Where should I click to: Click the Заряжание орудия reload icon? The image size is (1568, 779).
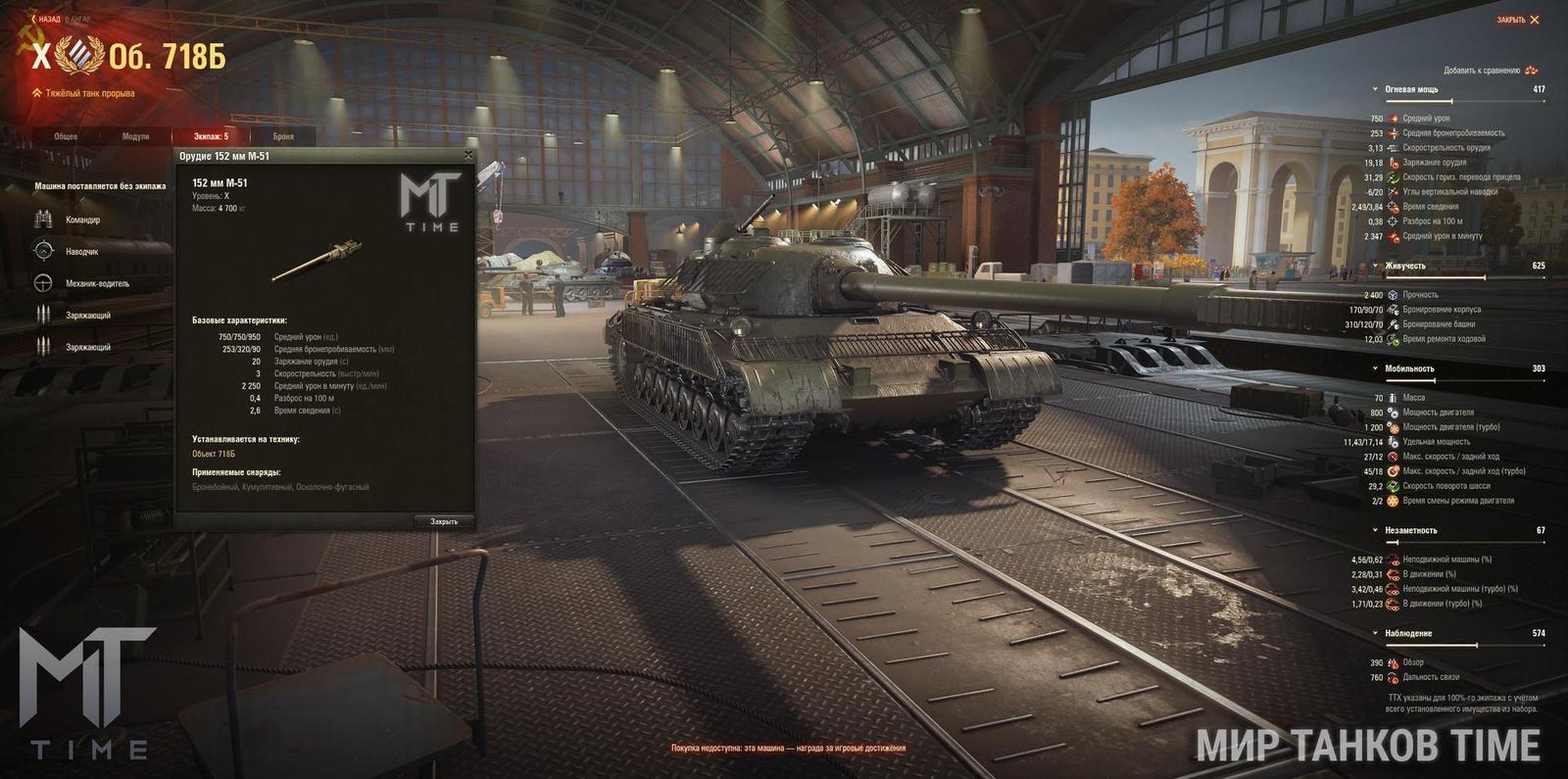click(x=1395, y=164)
